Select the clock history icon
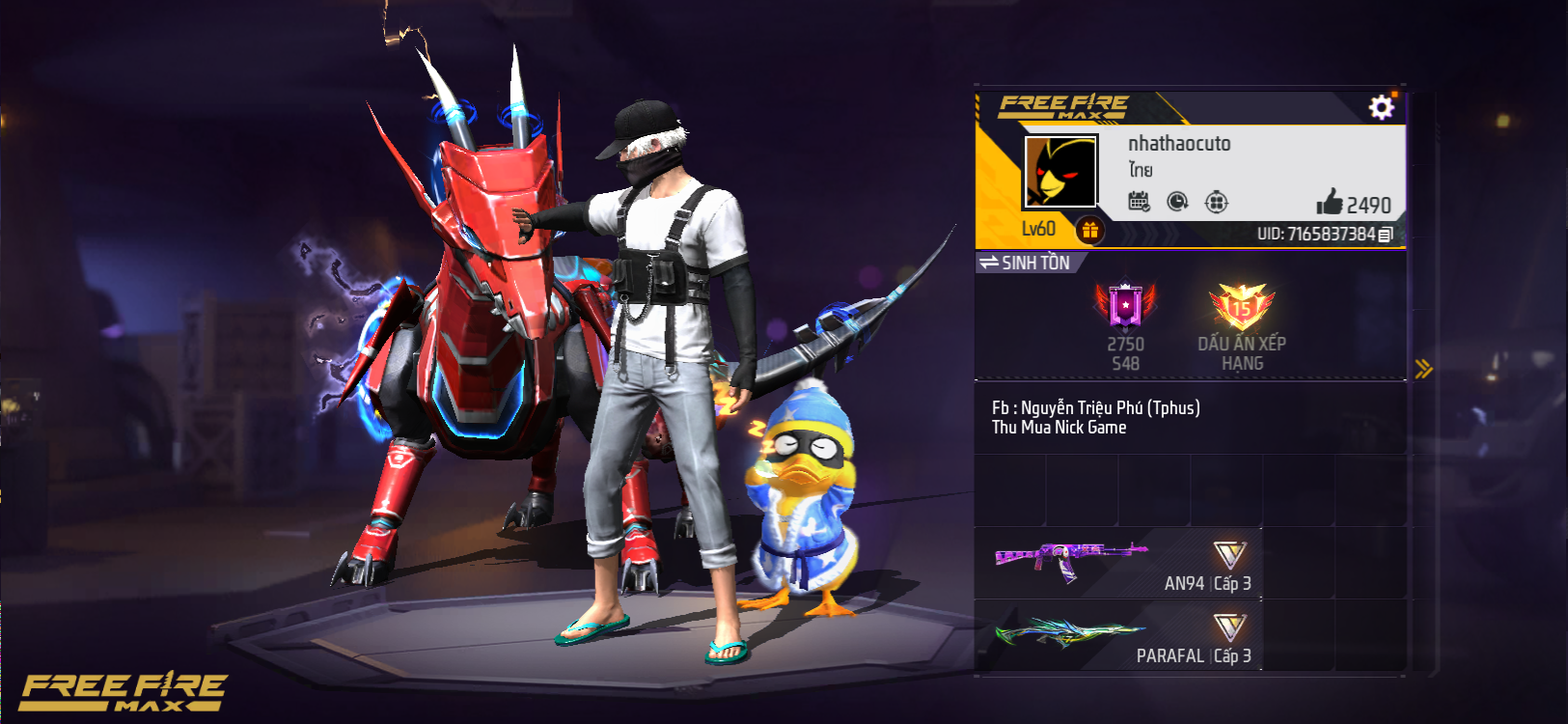 (x=1179, y=201)
